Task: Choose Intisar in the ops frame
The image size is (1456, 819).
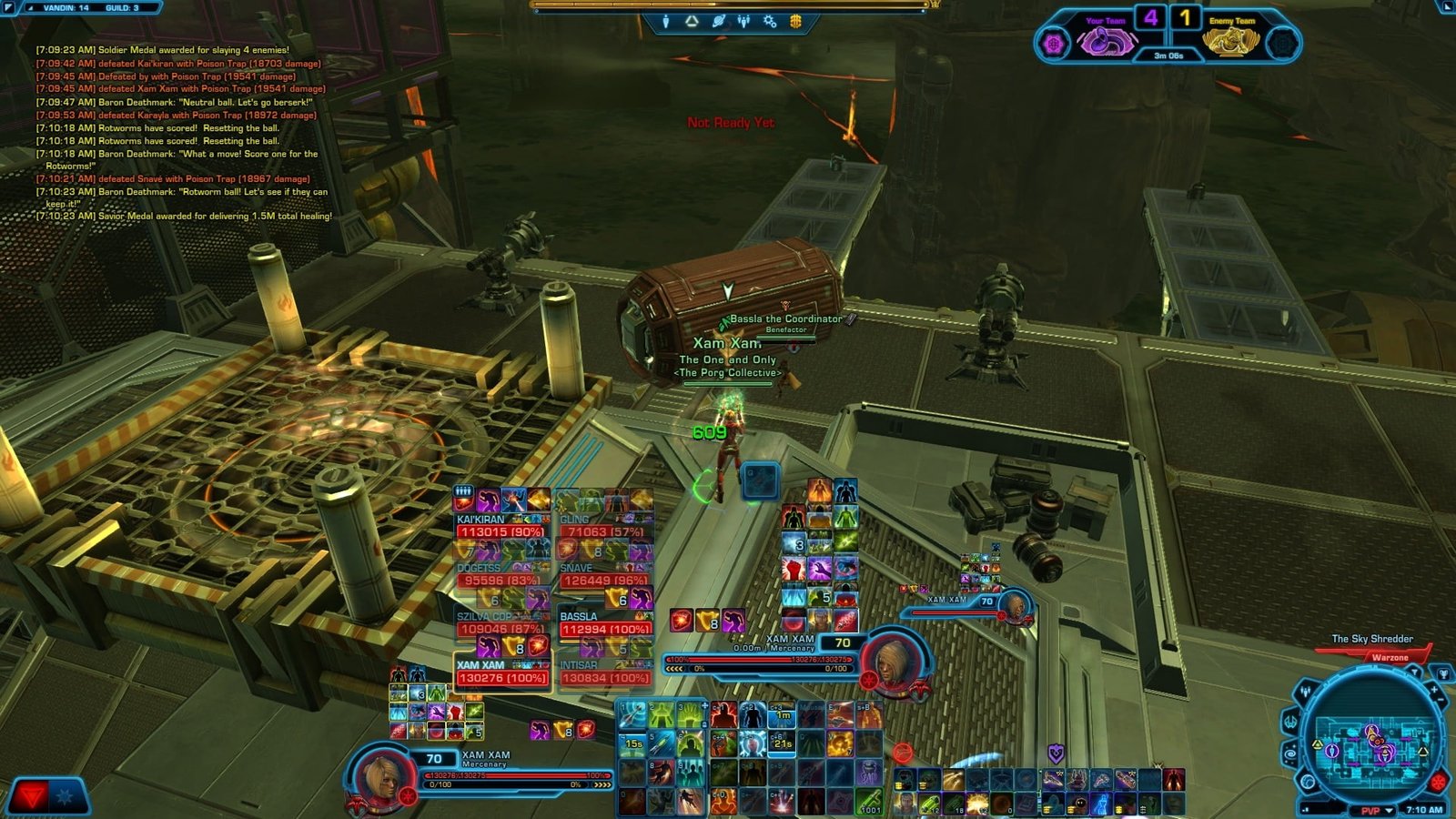Action: pyautogui.click(x=605, y=673)
